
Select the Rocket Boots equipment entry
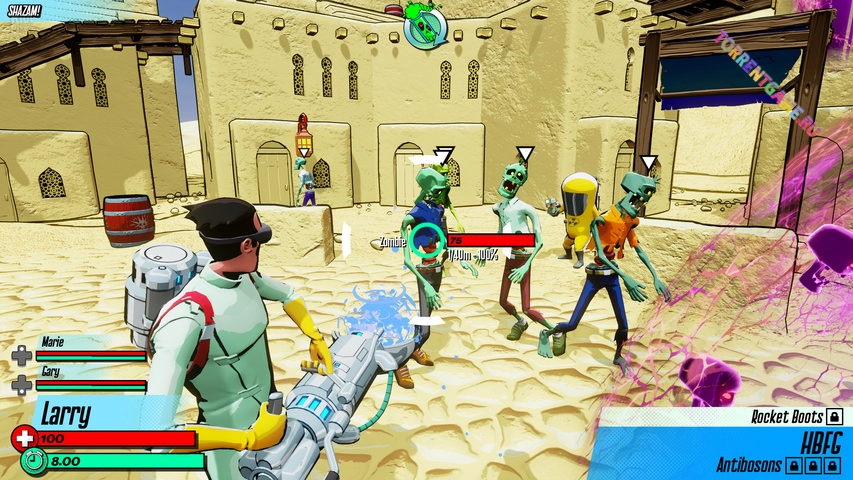point(788,416)
